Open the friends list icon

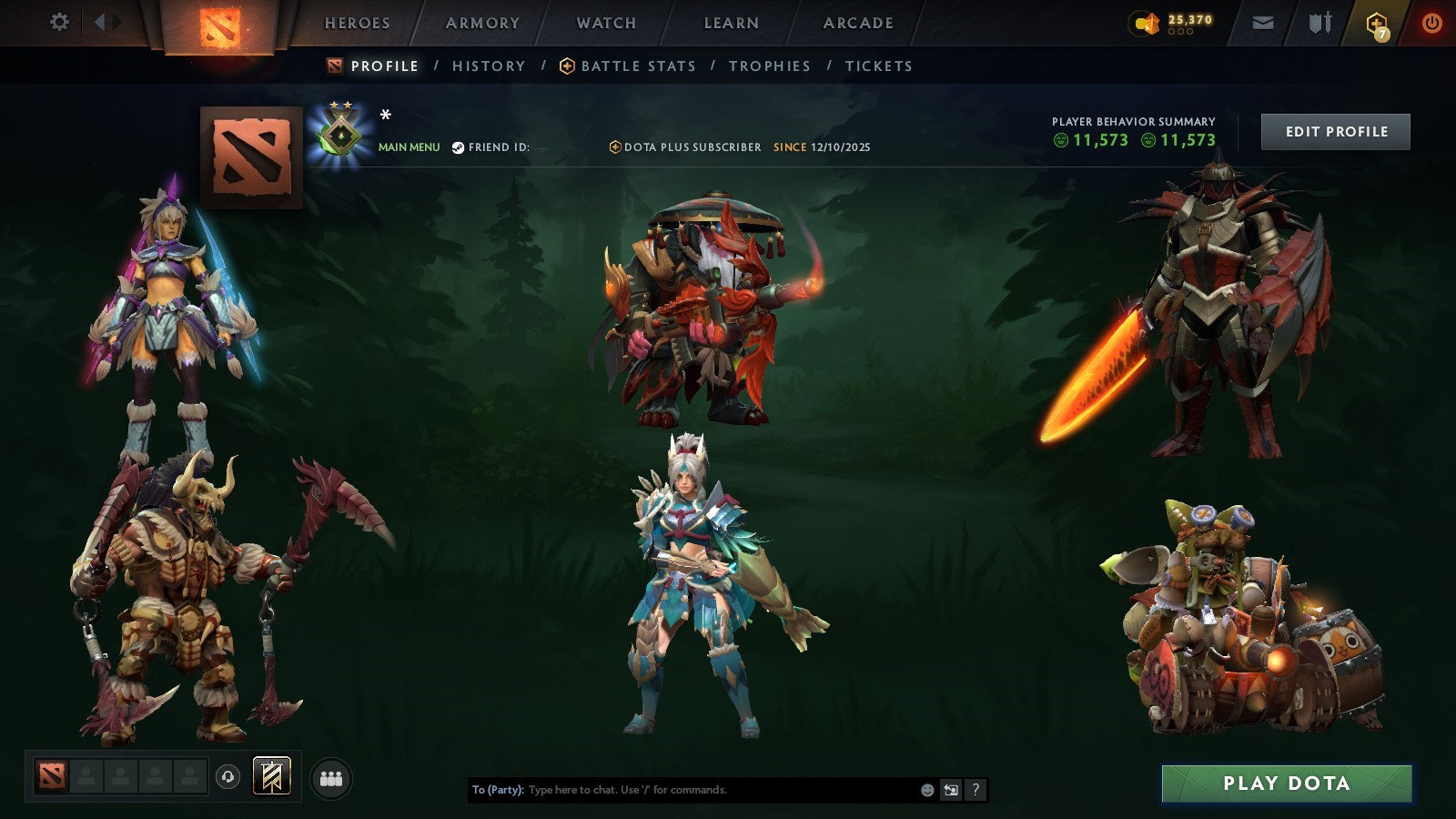tap(330, 778)
